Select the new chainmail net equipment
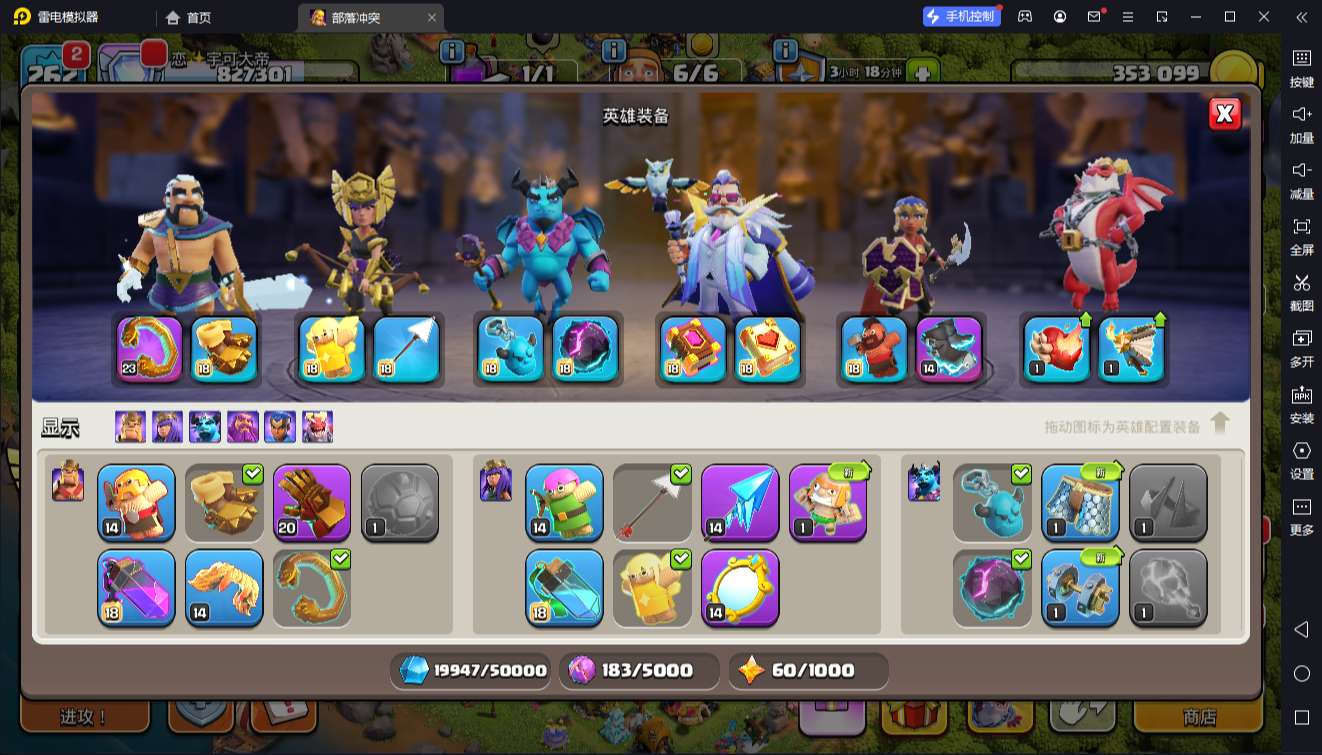 1080,501
